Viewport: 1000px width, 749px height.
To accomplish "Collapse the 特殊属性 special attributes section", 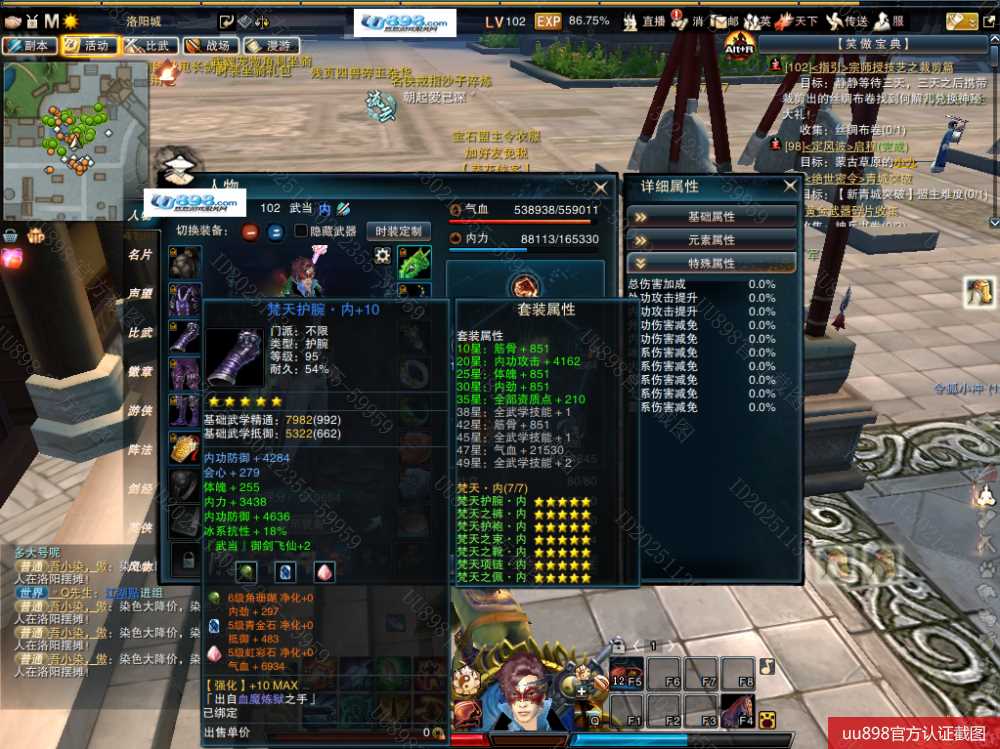I will [711, 263].
